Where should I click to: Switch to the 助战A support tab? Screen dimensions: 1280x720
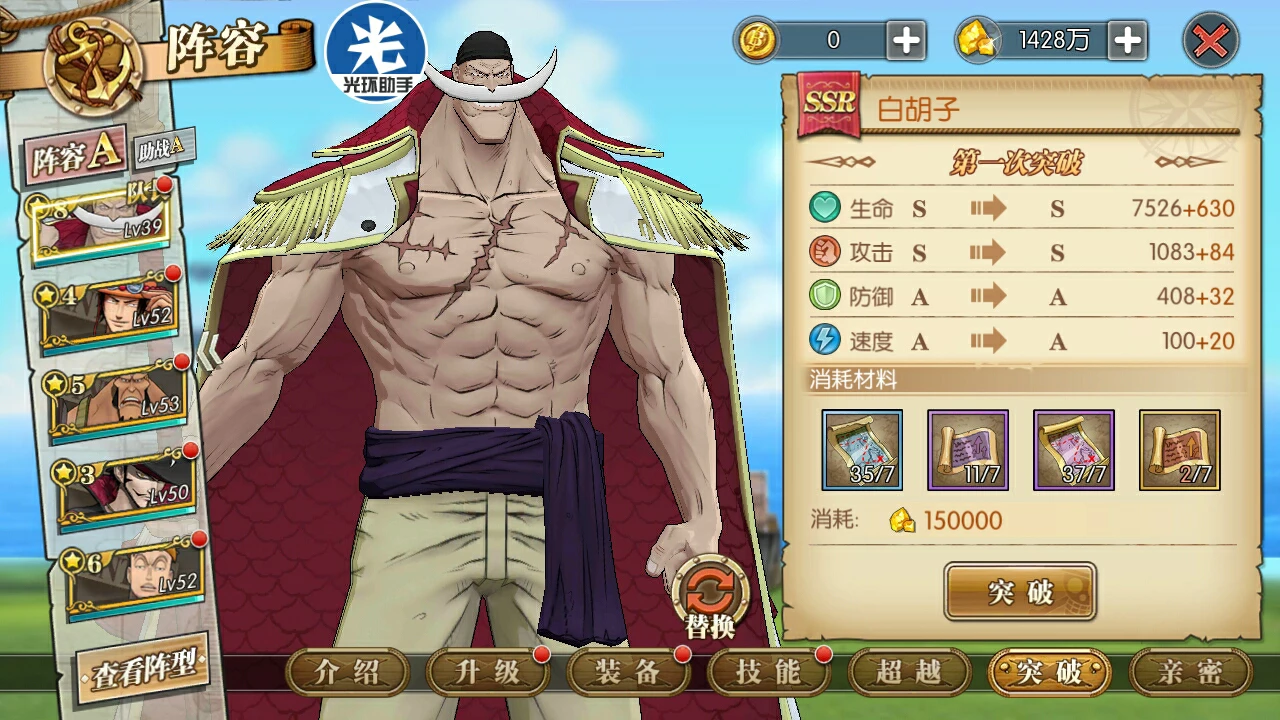(160, 147)
